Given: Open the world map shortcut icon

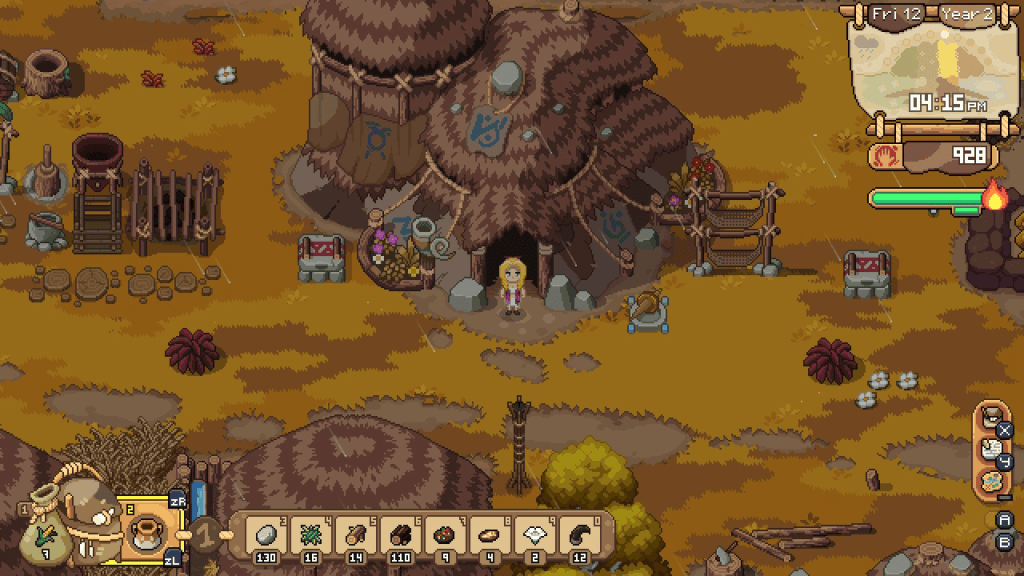Looking at the screenshot, I should click(990, 481).
